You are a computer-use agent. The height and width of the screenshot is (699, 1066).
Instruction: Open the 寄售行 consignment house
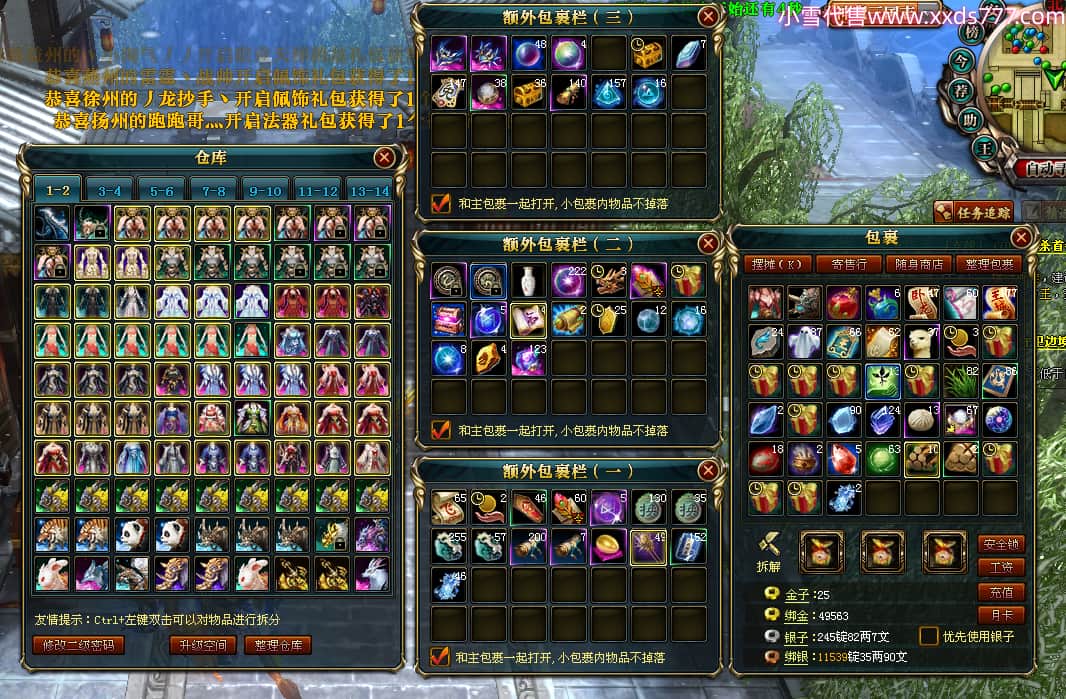(x=849, y=264)
